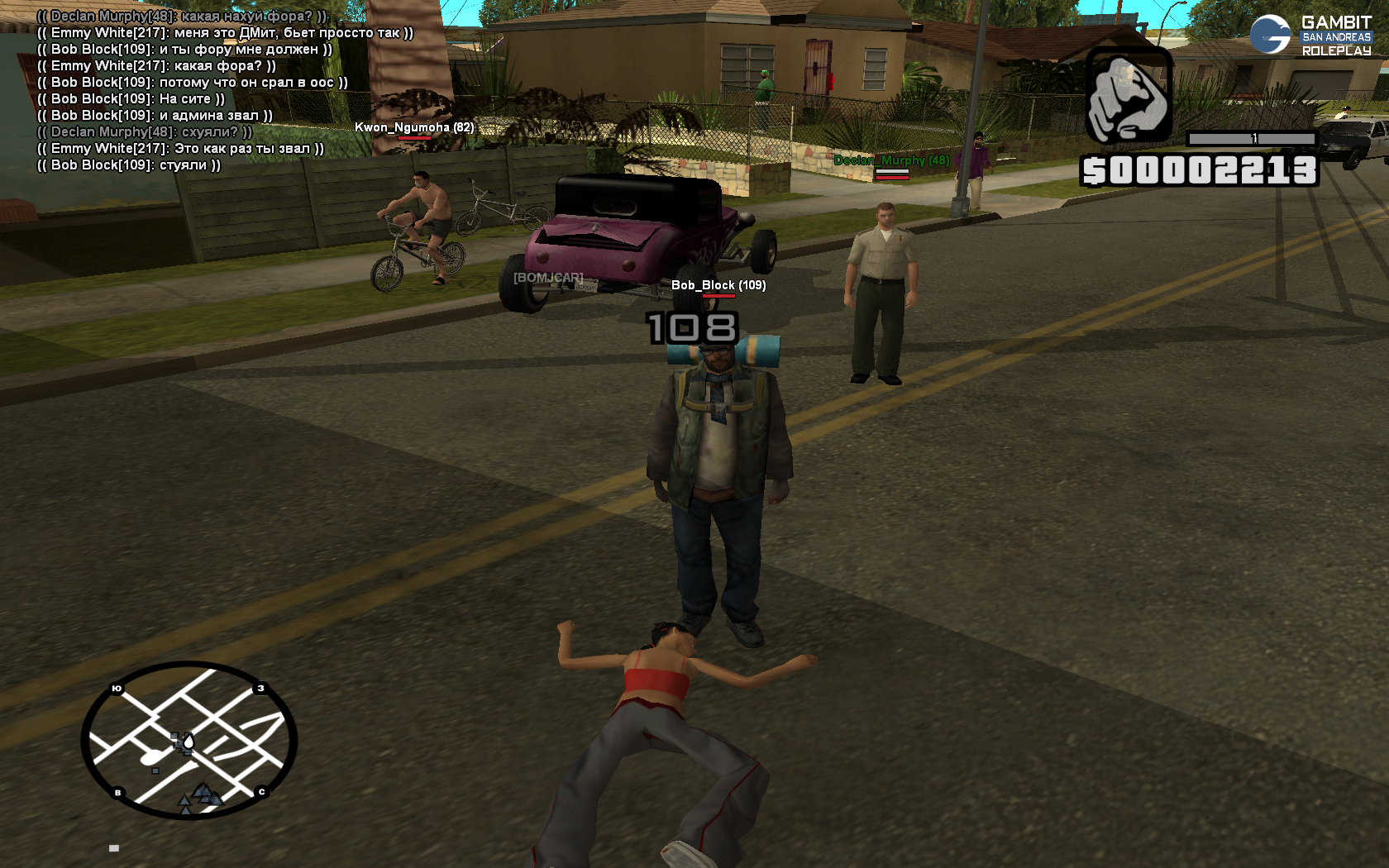Click the circular radar minimap
This screenshot has height=868, width=1389.
point(189,740)
